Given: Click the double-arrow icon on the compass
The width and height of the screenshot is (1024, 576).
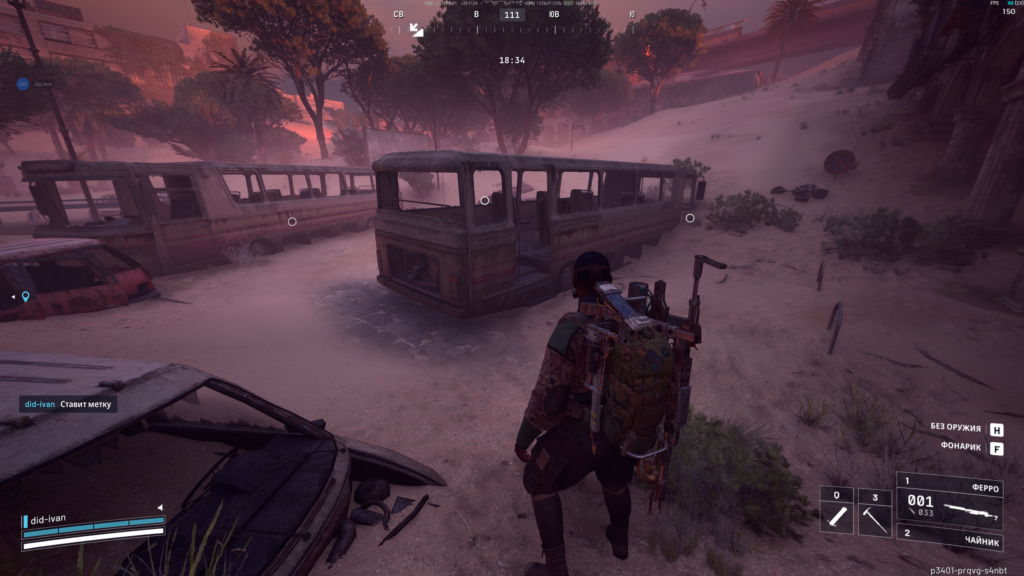Looking at the screenshot, I should pyautogui.click(x=417, y=30).
